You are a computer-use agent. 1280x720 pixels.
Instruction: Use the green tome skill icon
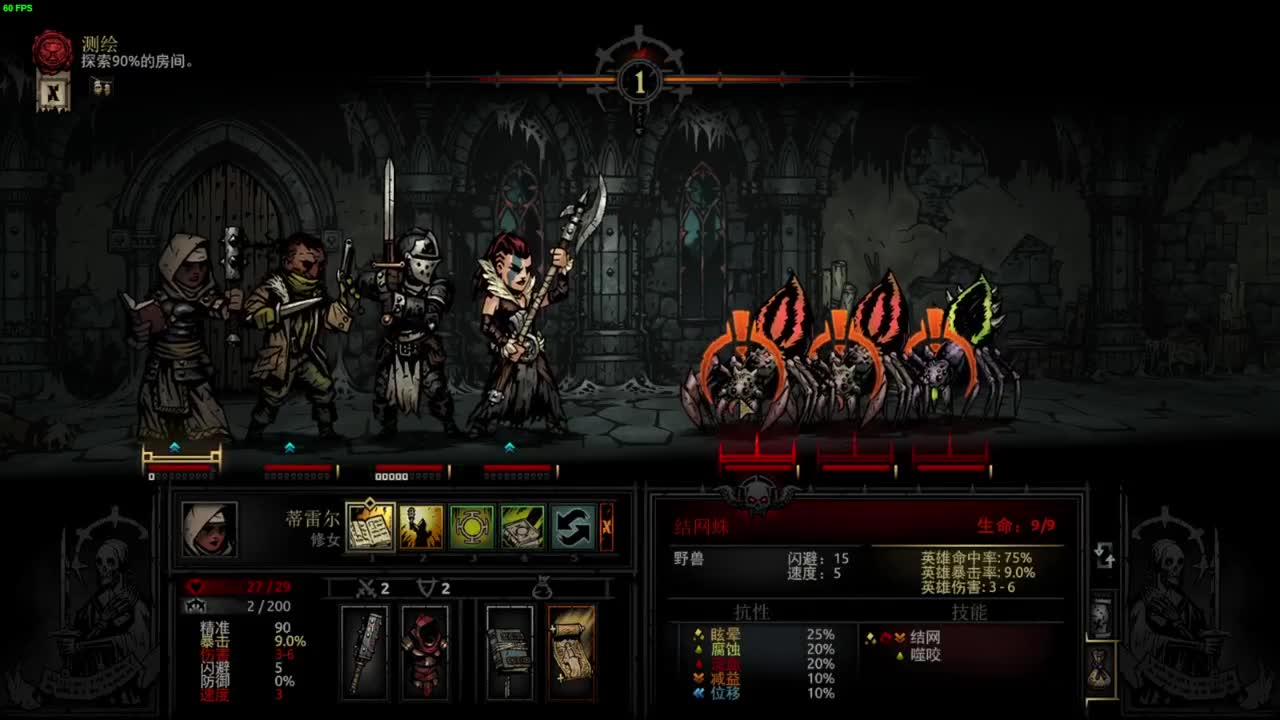[522, 527]
